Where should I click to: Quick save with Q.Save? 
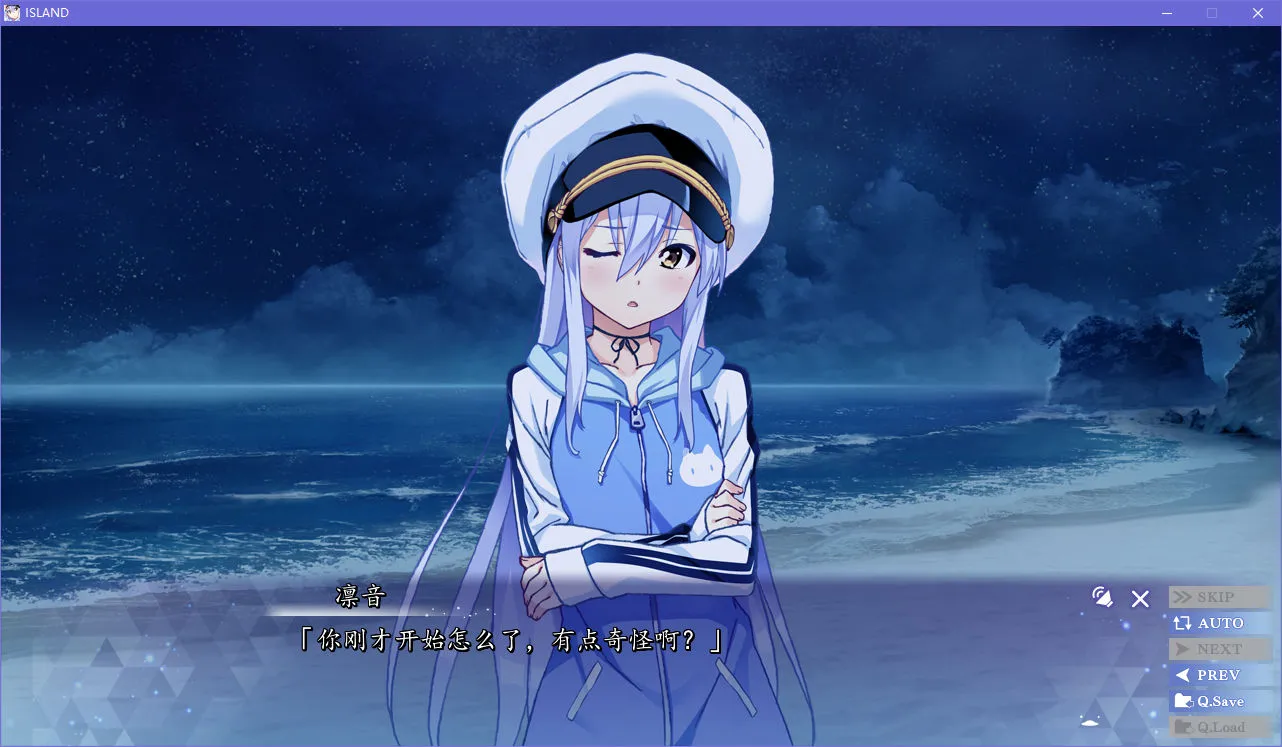(1218, 701)
